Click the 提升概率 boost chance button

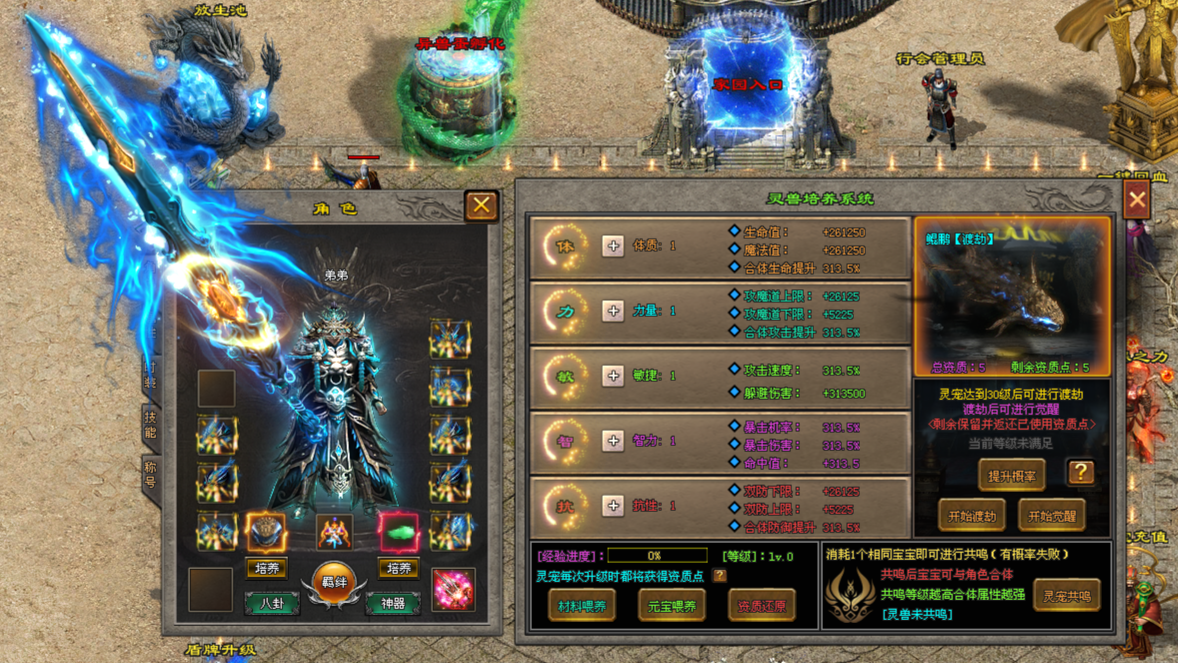click(1011, 476)
